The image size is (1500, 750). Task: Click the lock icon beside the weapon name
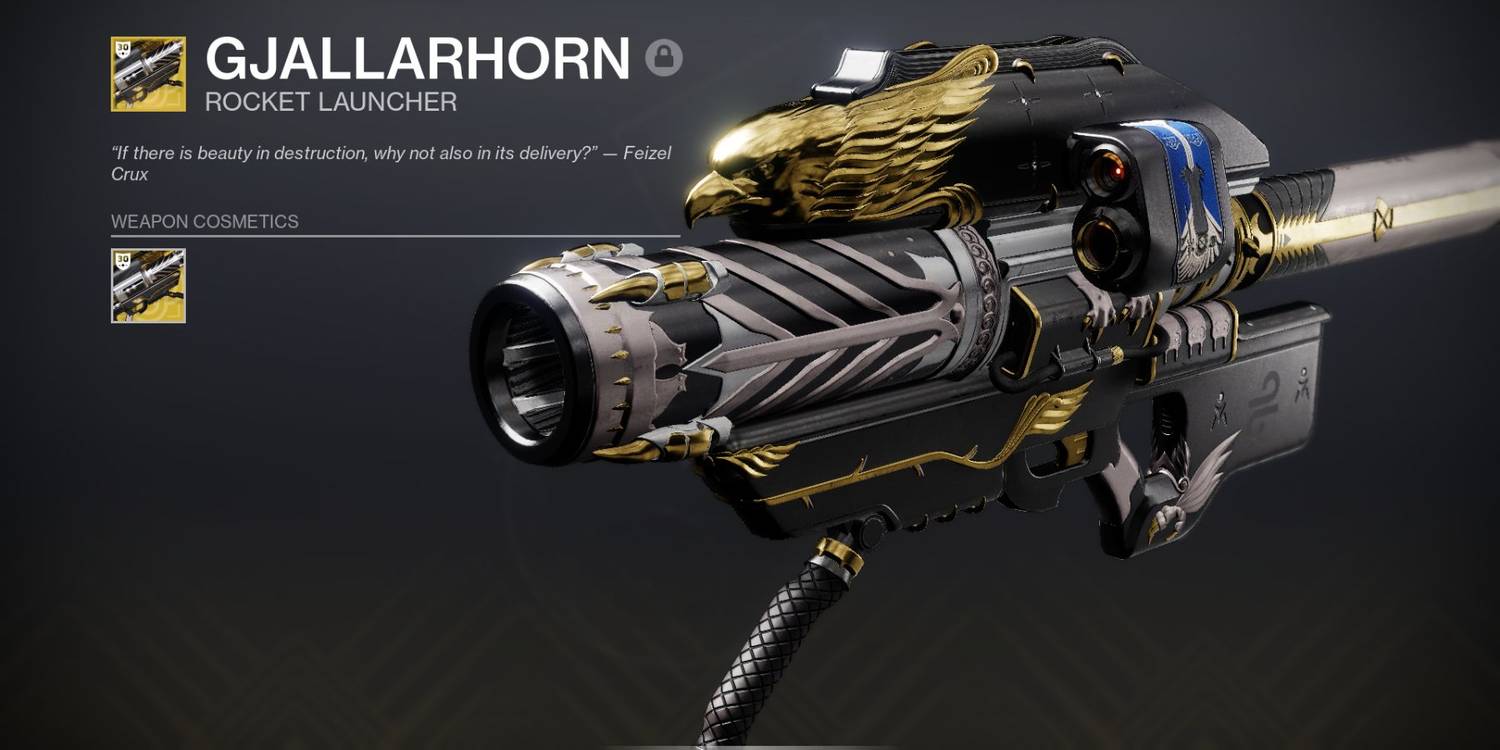pyautogui.click(x=666, y=59)
